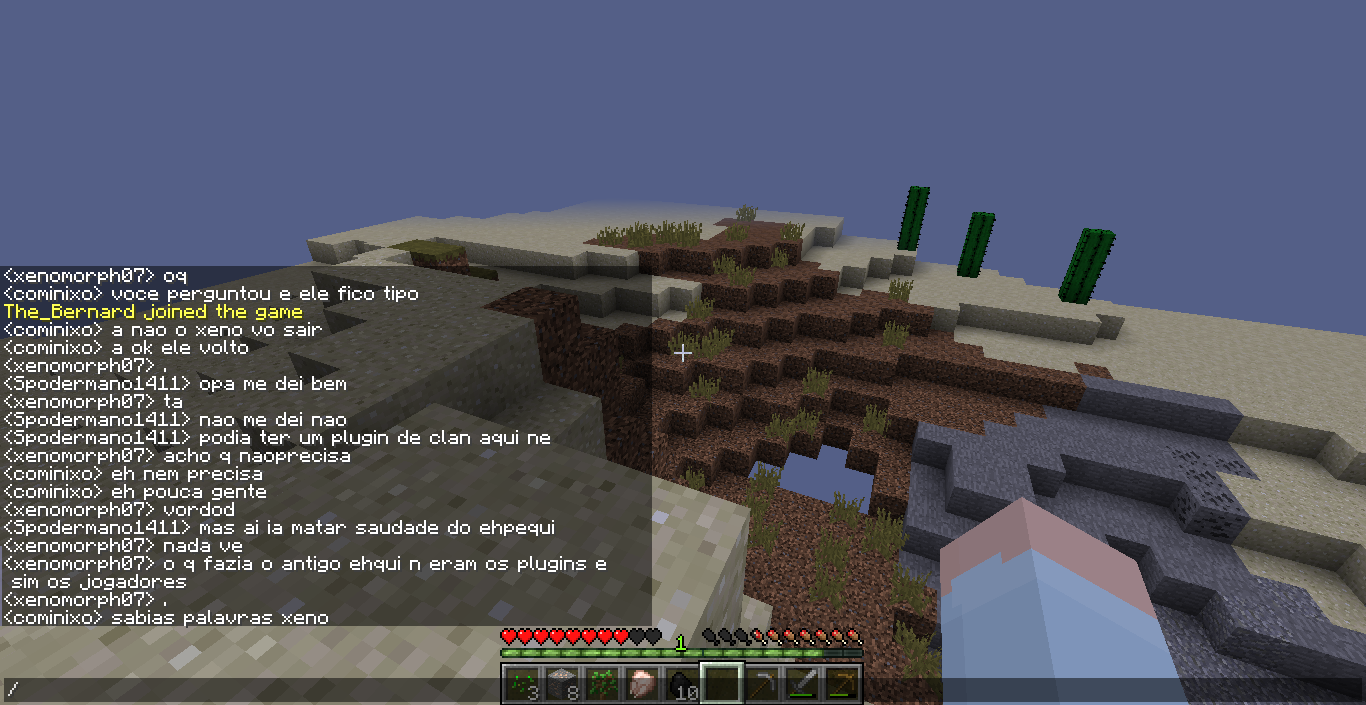The image size is (1366, 705).
Task: Pick the raw porkchop slot
Action: point(640,684)
